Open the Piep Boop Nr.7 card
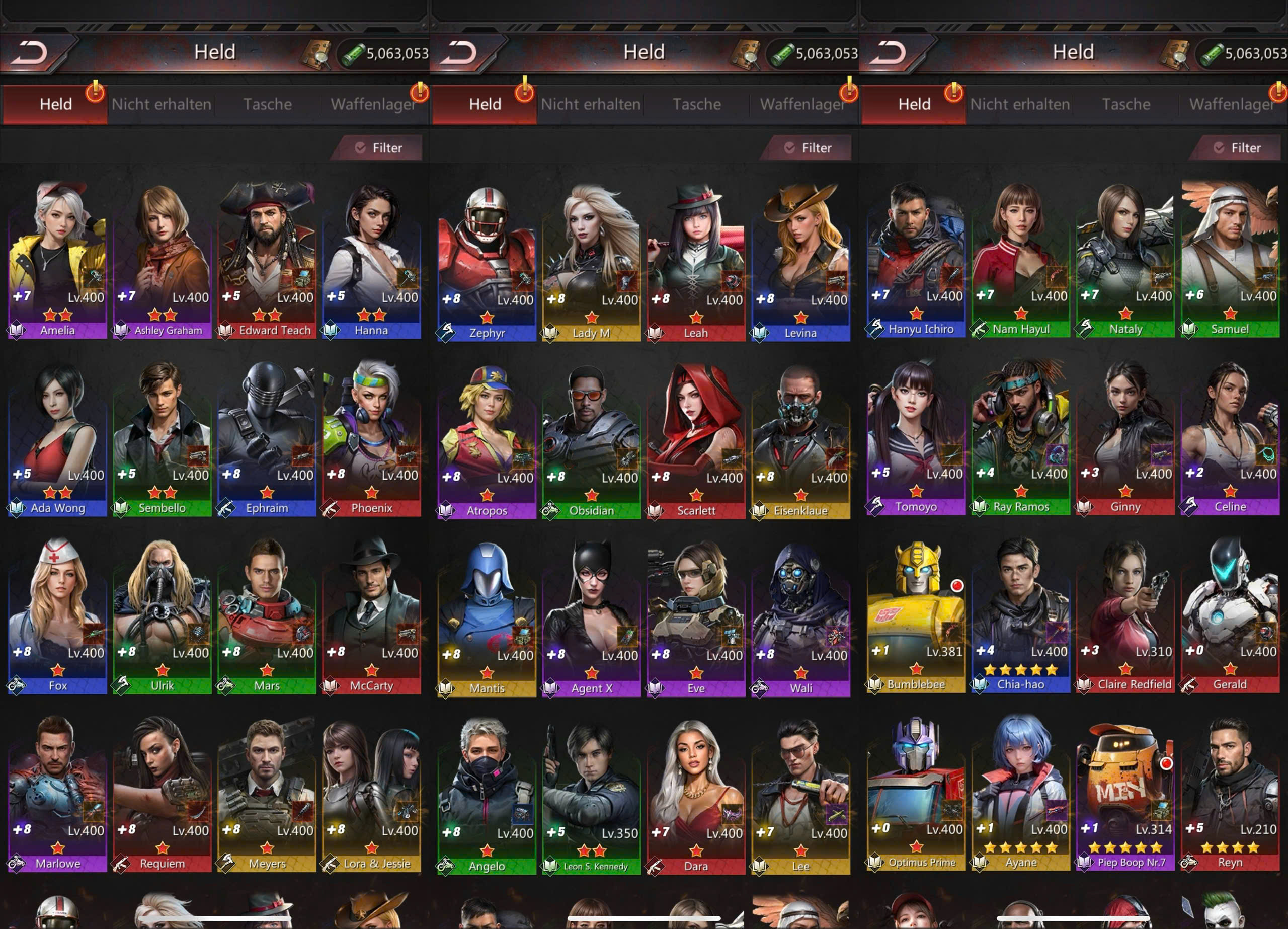Viewport: 1288px width, 929px height. coord(1125,791)
